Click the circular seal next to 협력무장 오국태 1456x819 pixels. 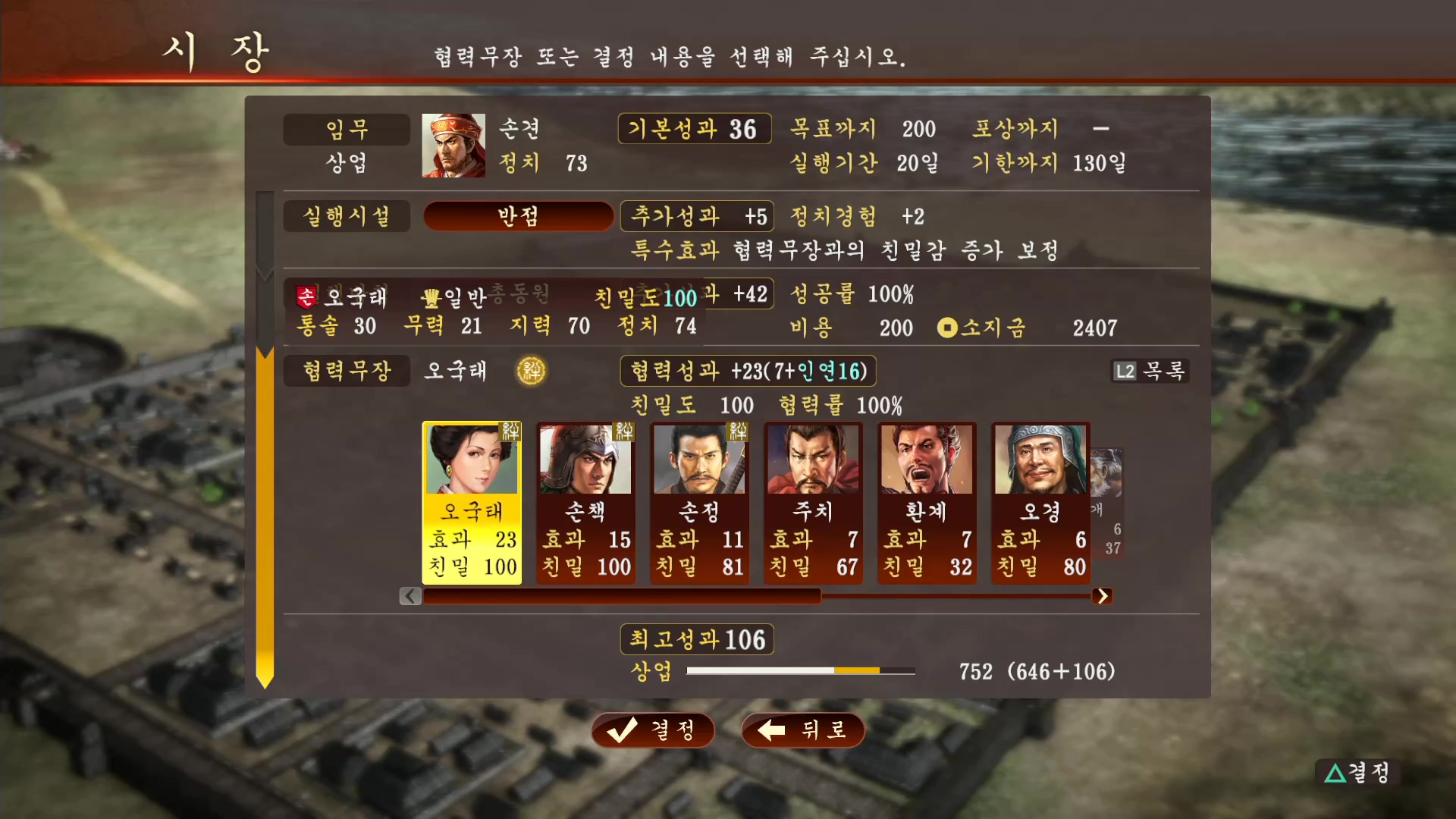pyautogui.click(x=531, y=371)
